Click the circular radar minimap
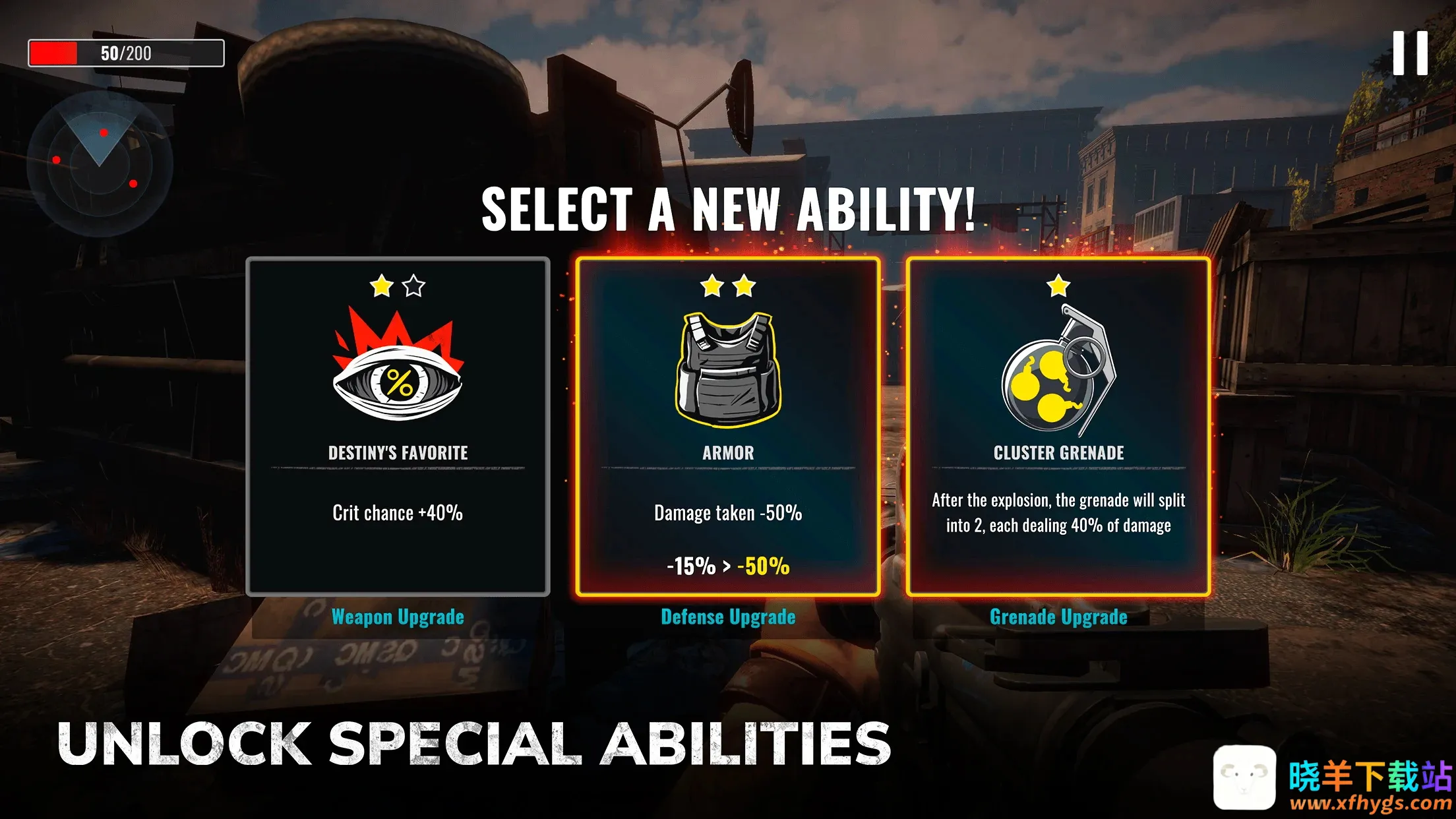The width and height of the screenshot is (1456, 819). point(100,164)
